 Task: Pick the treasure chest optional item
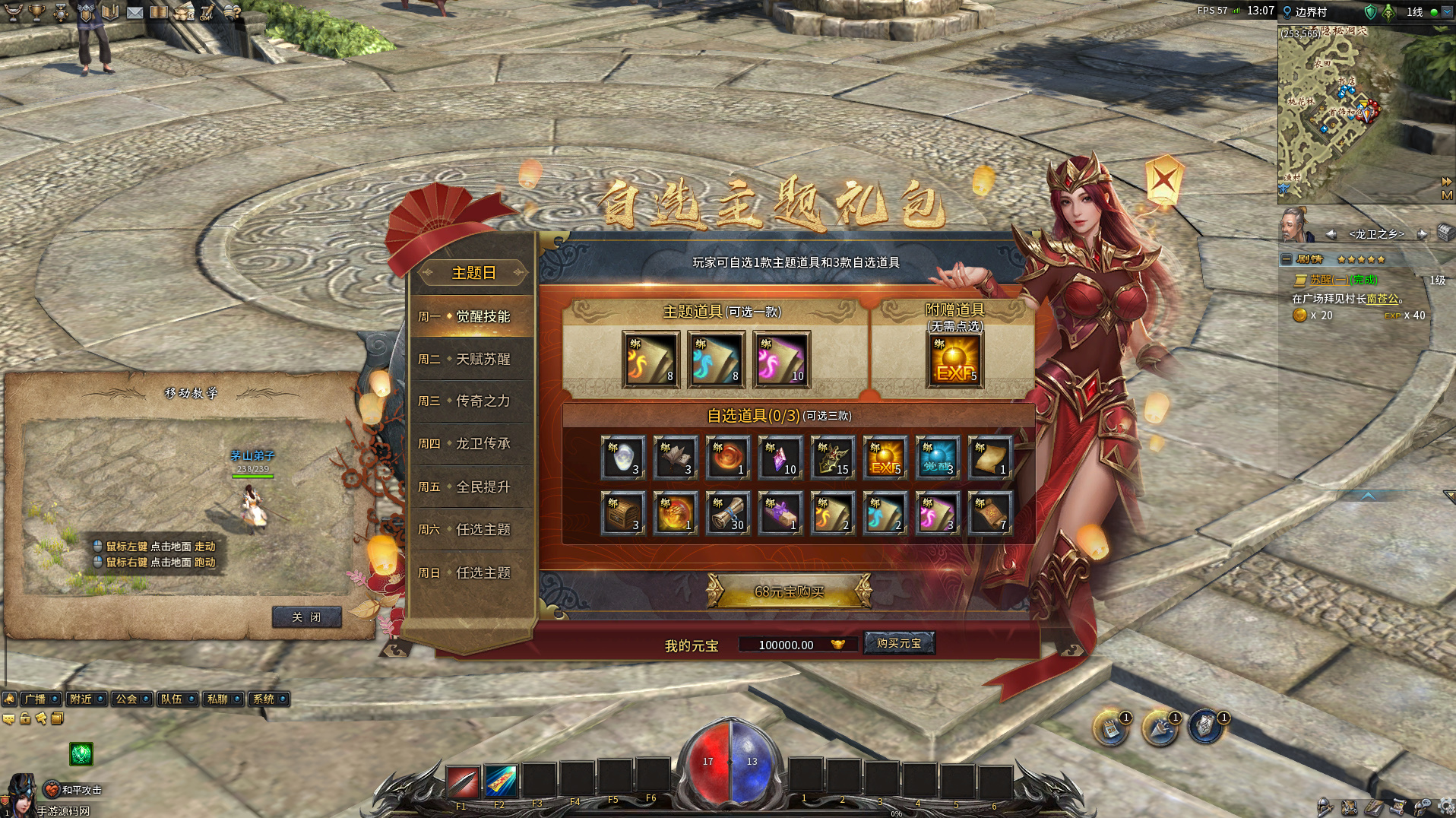point(623,512)
